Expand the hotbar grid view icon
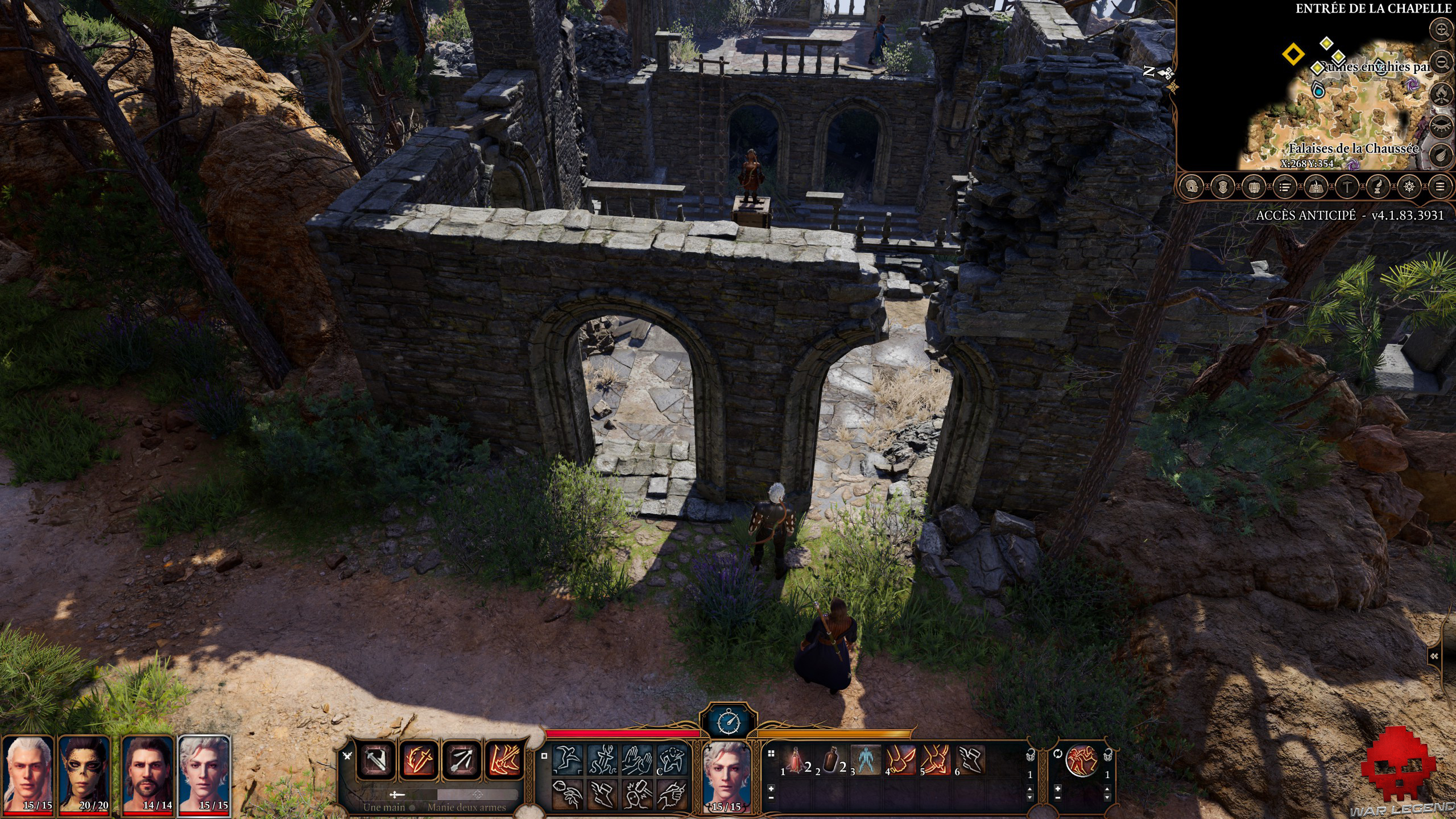This screenshot has width=1456, height=819. (x=771, y=752)
